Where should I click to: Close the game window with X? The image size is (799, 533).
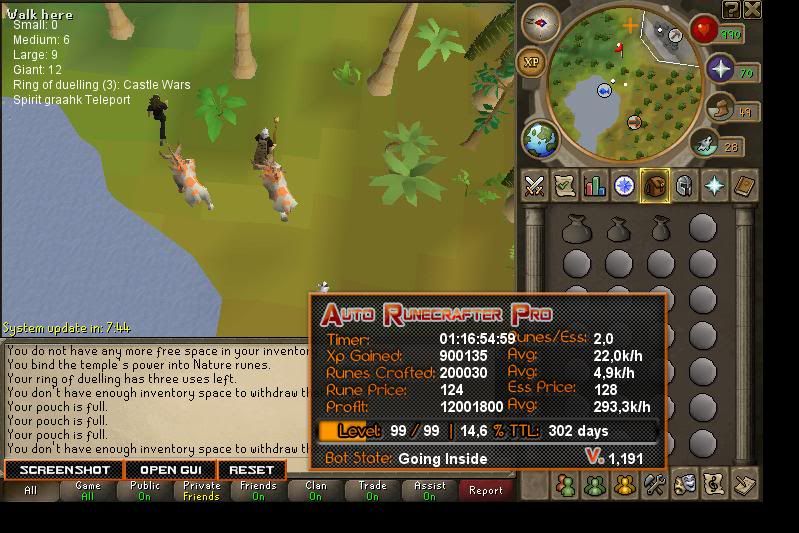(752, 10)
